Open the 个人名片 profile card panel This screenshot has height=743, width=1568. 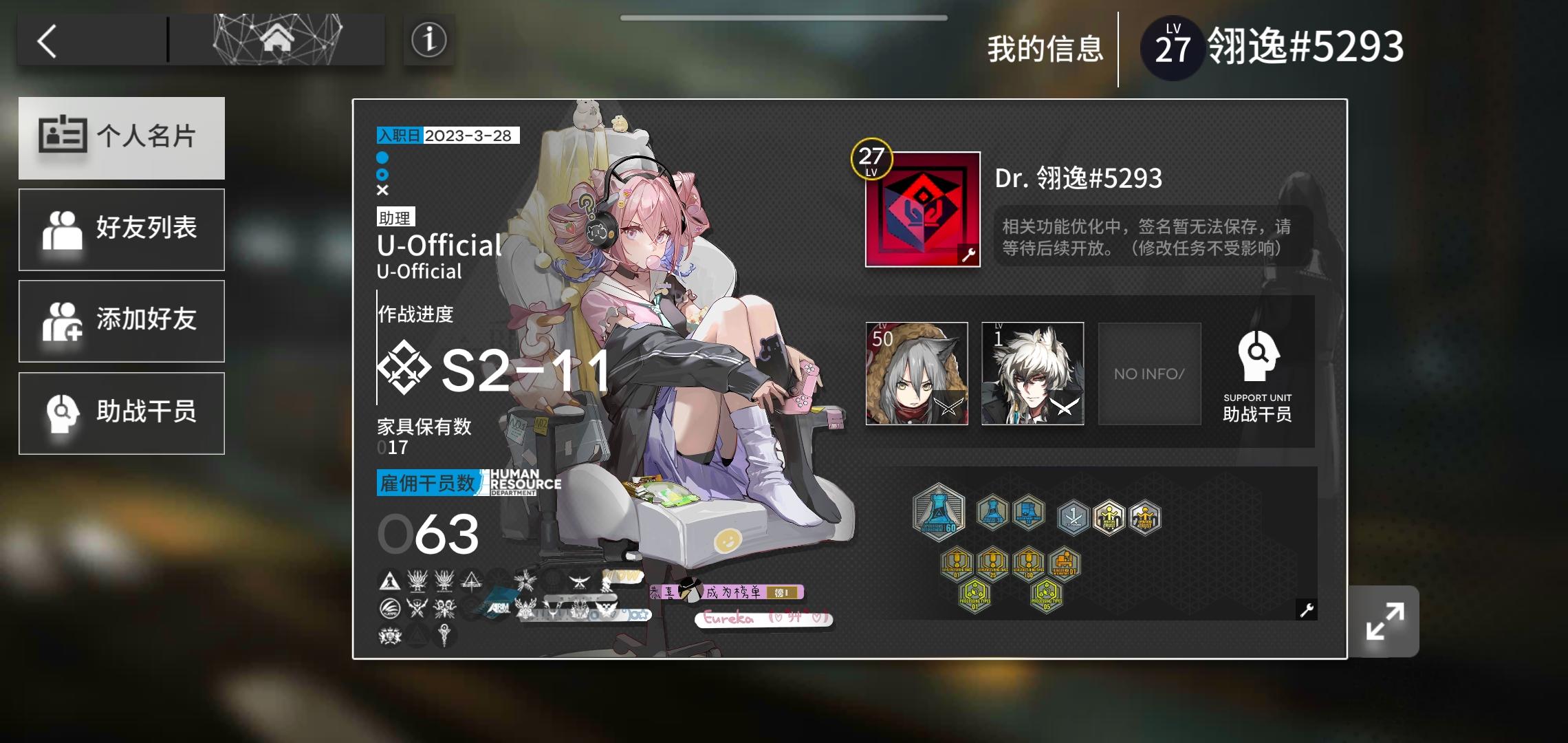pyautogui.click(x=122, y=138)
